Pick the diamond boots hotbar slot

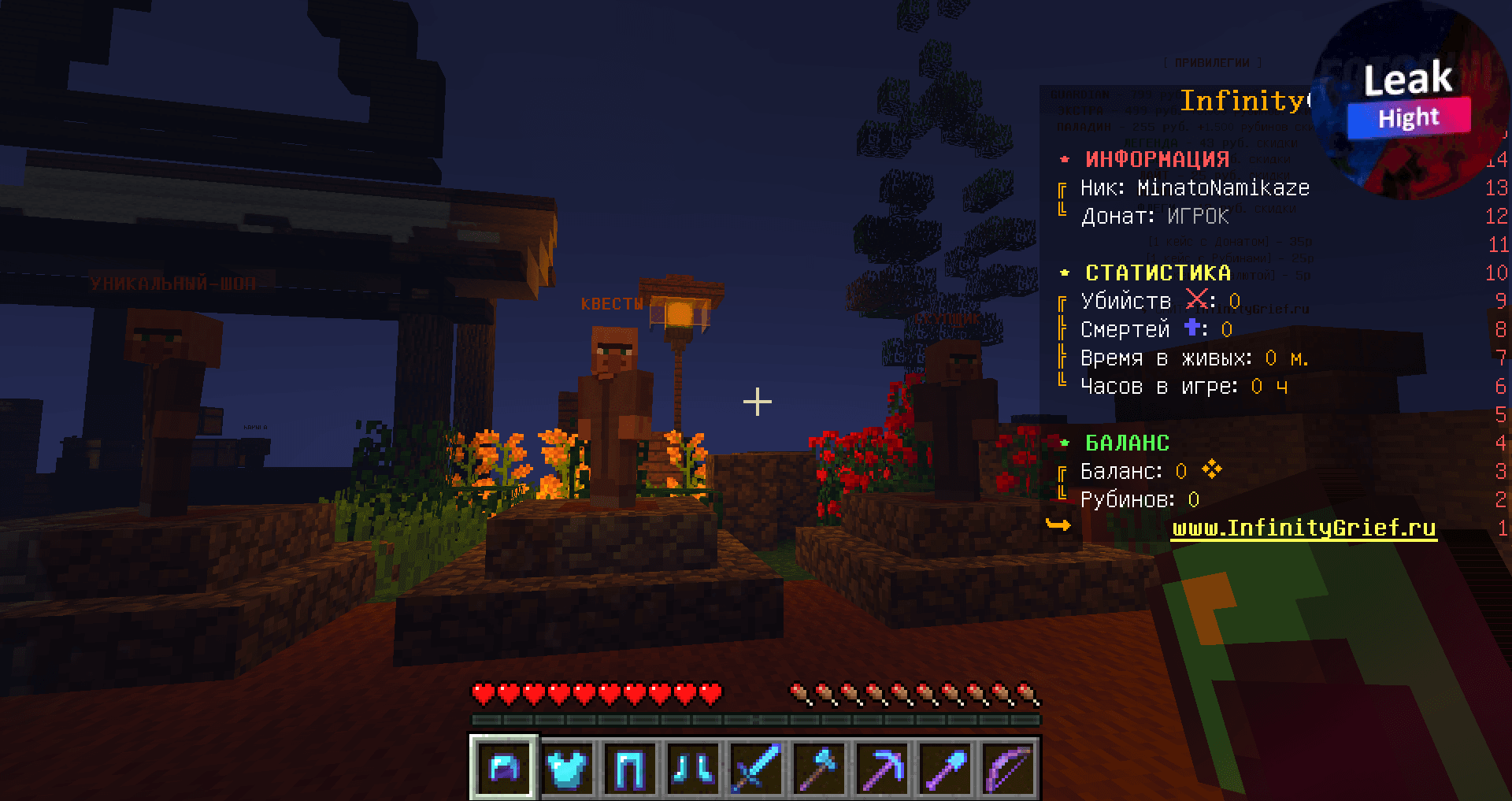(693, 767)
